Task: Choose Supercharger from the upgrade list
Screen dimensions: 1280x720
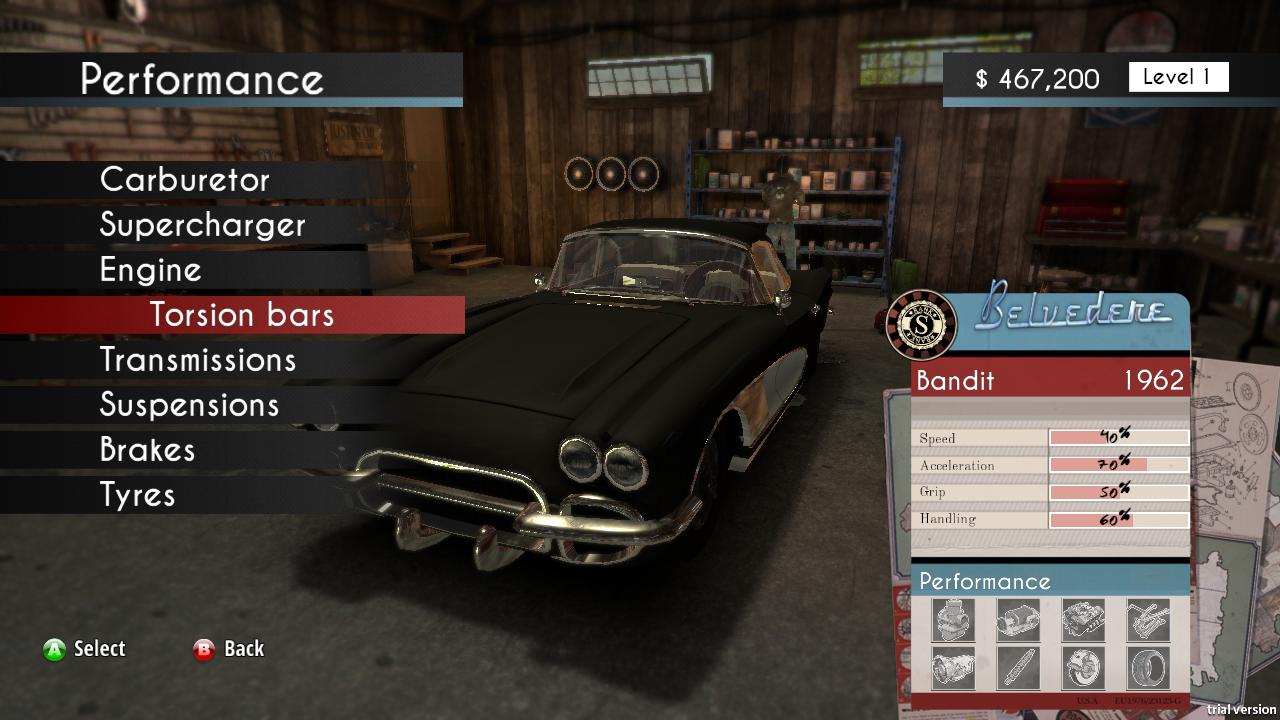Action: click(201, 225)
